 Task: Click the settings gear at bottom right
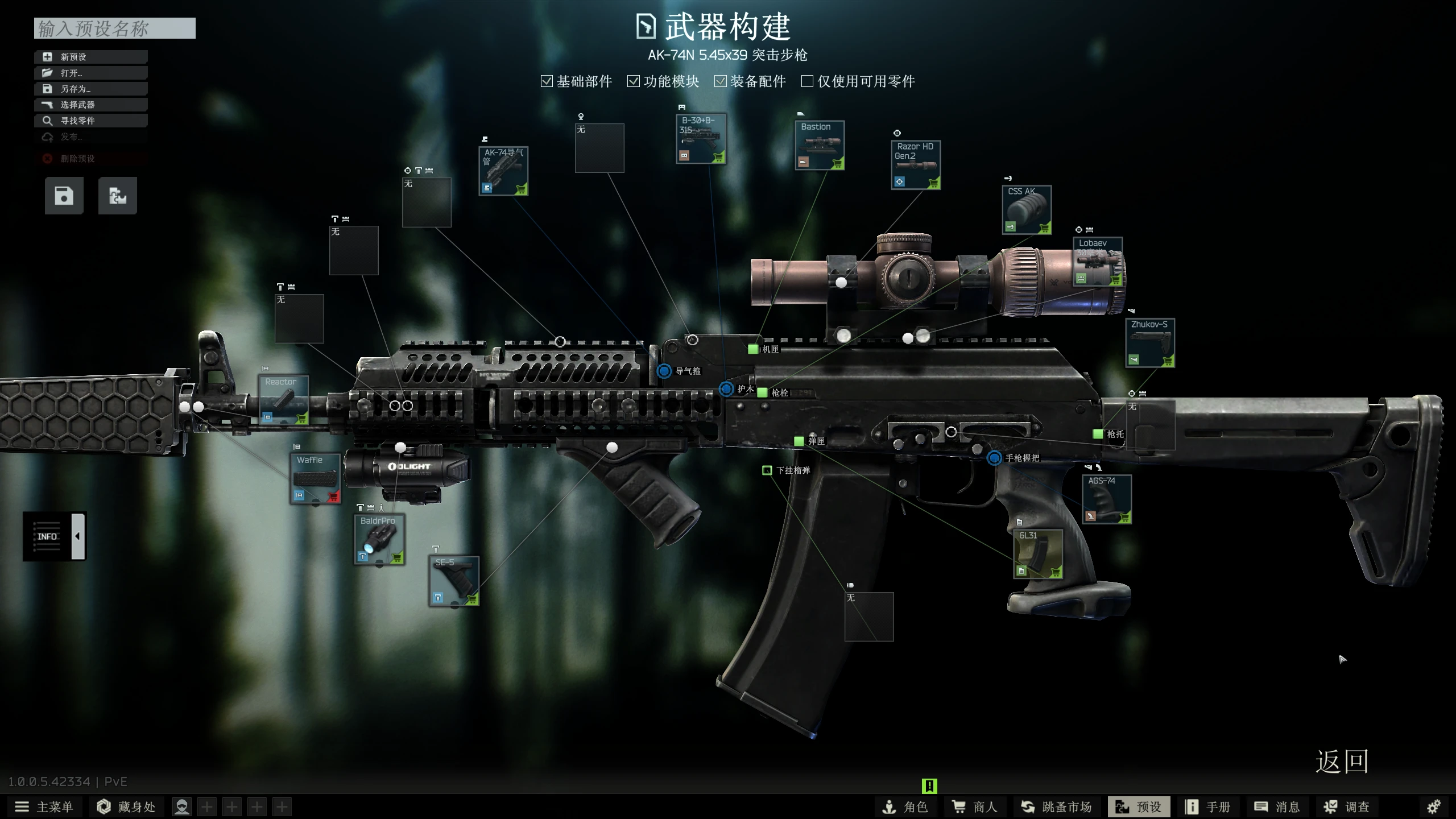(1434, 806)
